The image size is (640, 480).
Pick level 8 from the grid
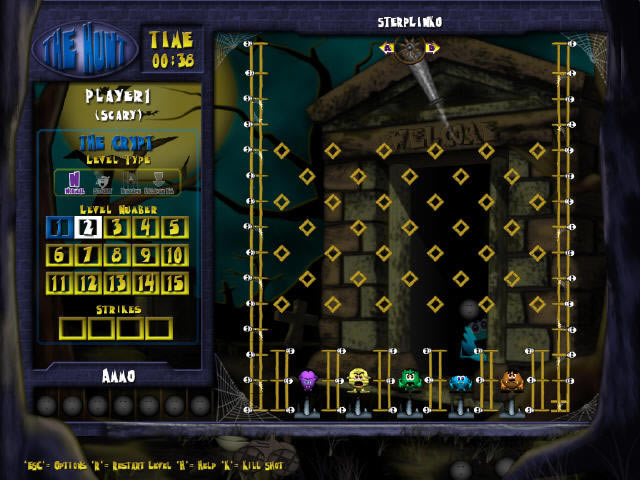117,255
